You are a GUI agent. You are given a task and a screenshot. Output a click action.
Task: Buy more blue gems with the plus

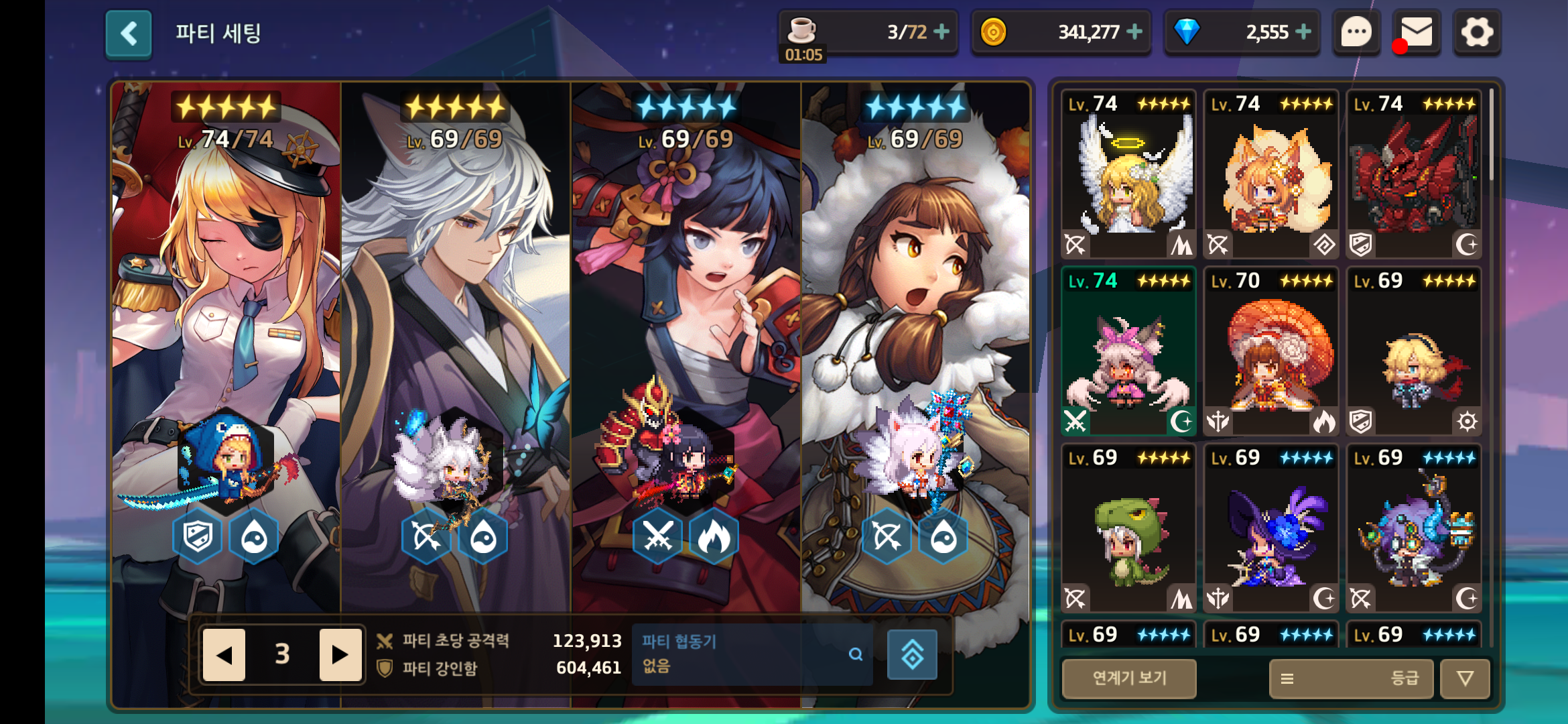point(1303,32)
